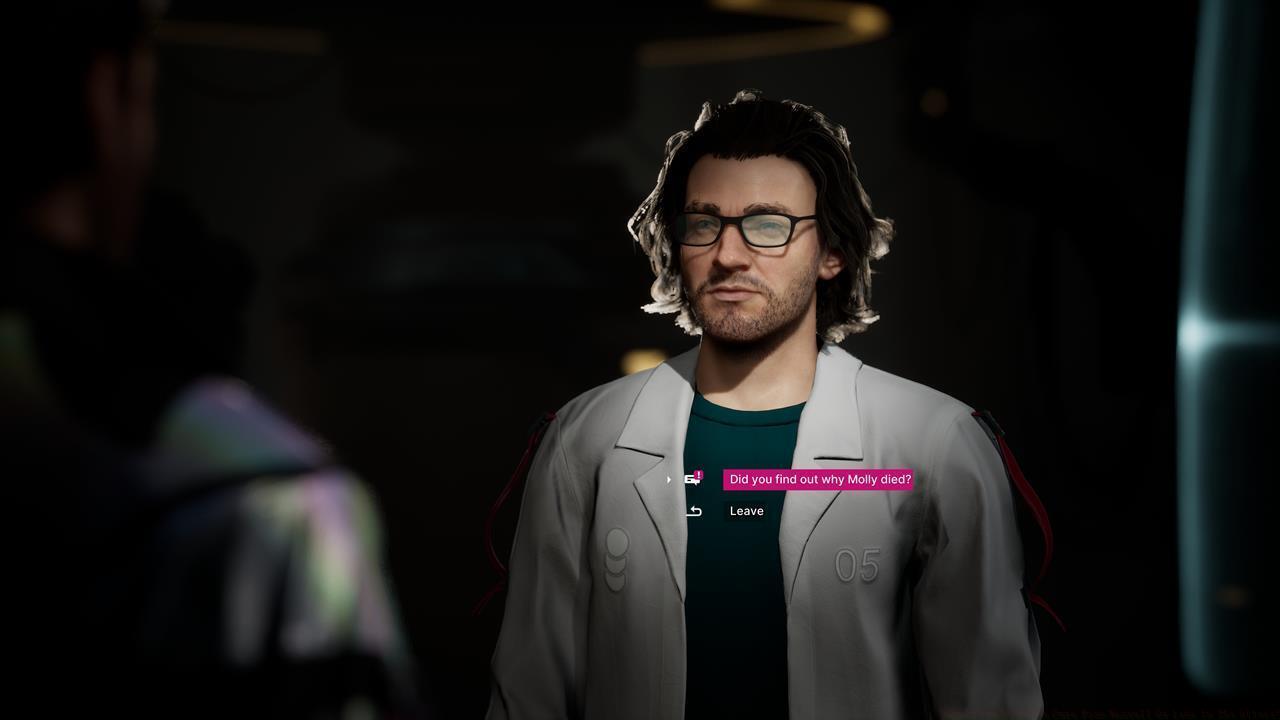Expand the dialogue options with the small triangle
The width and height of the screenshot is (1280, 720).
coord(668,480)
